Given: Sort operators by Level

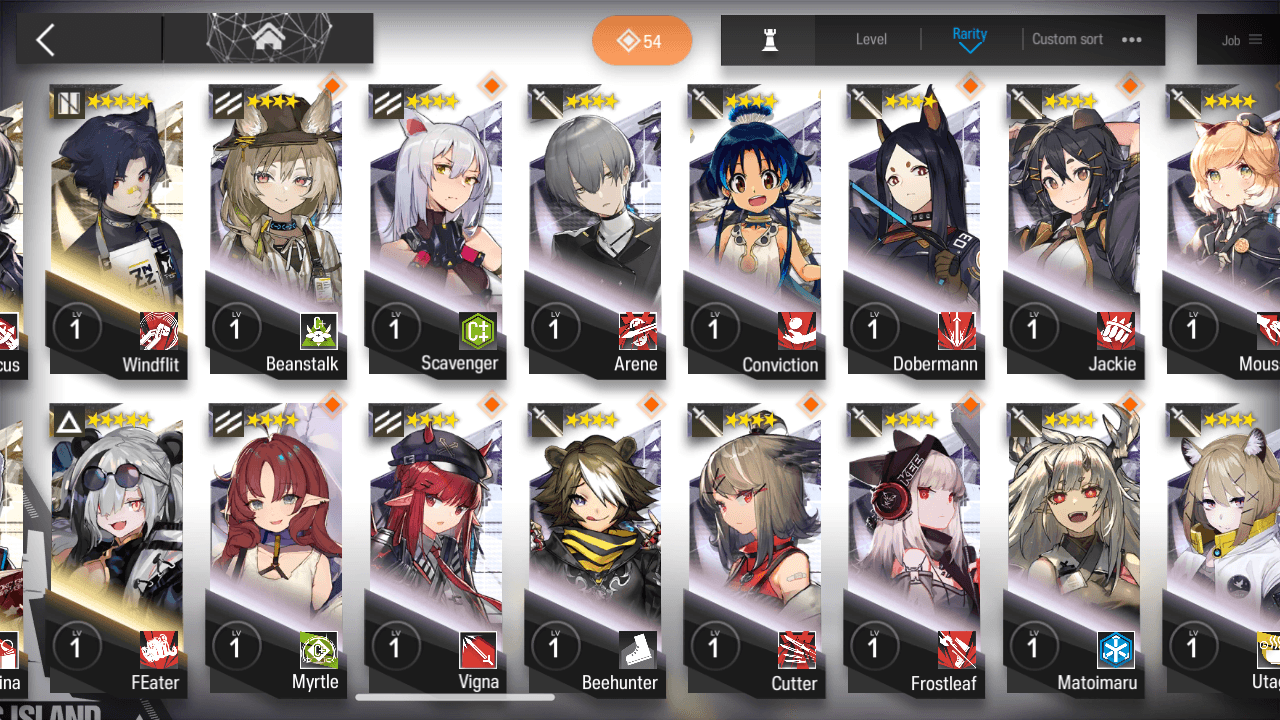Looking at the screenshot, I should coord(871,40).
